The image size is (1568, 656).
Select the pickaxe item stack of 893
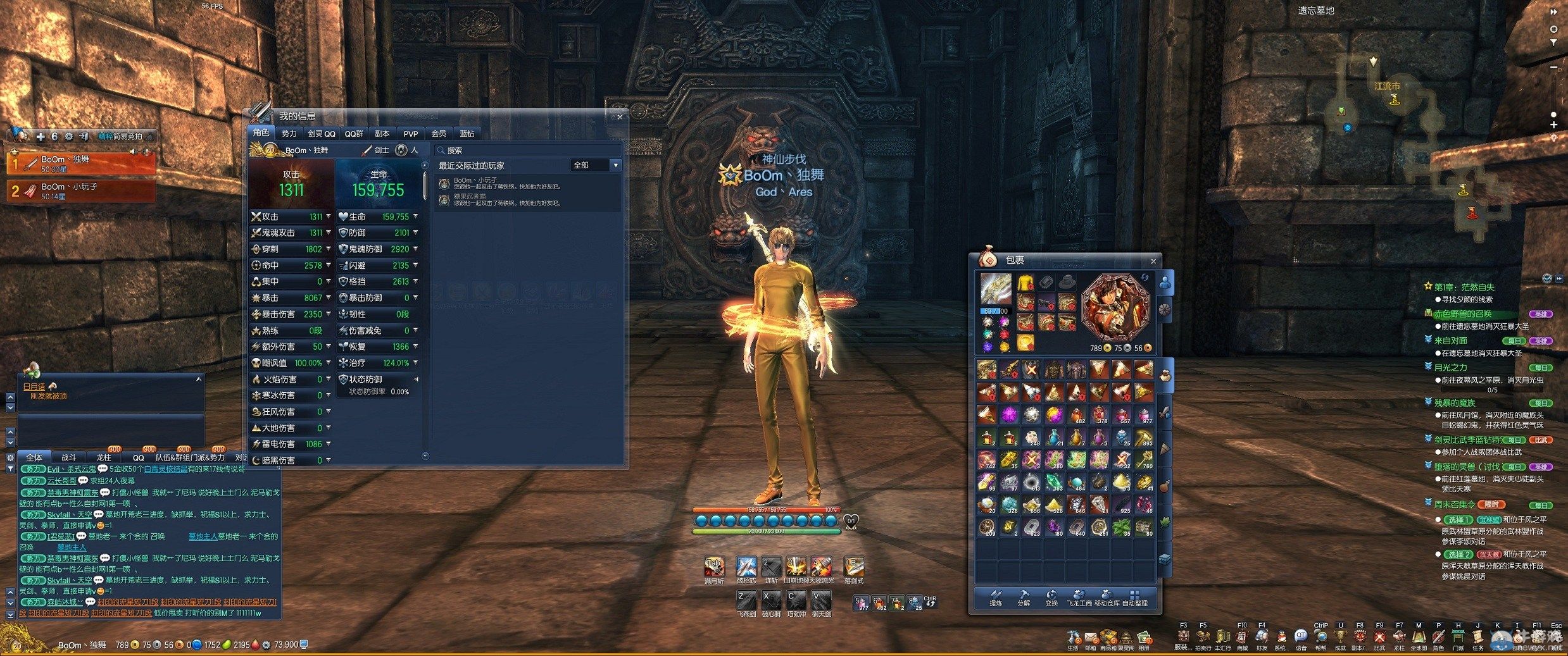point(1143,437)
